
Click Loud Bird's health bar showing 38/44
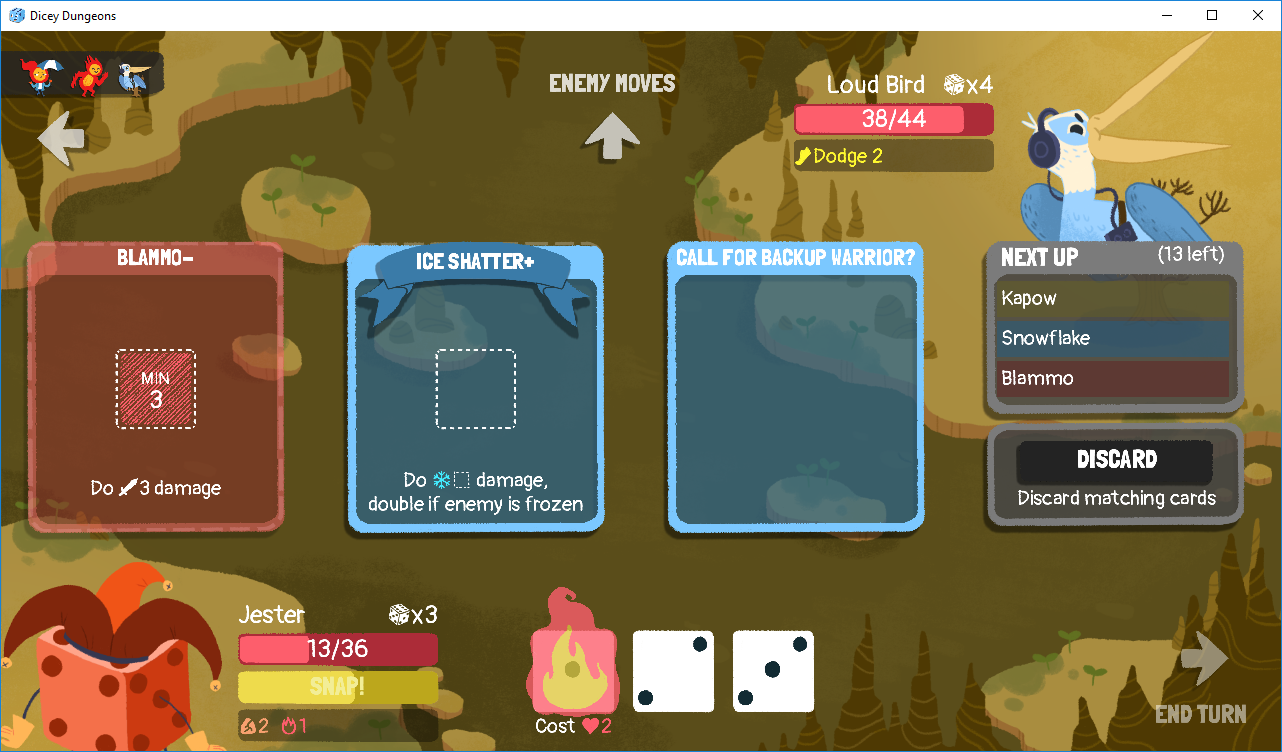(893, 119)
